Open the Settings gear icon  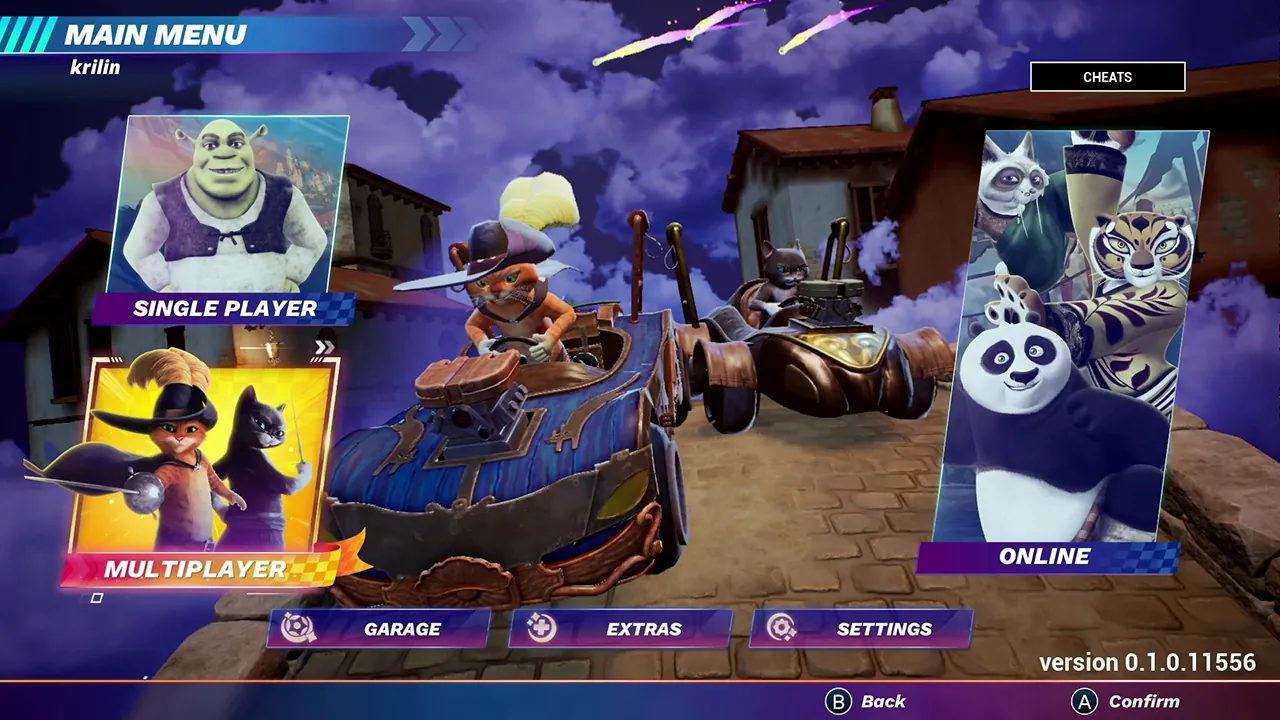783,629
